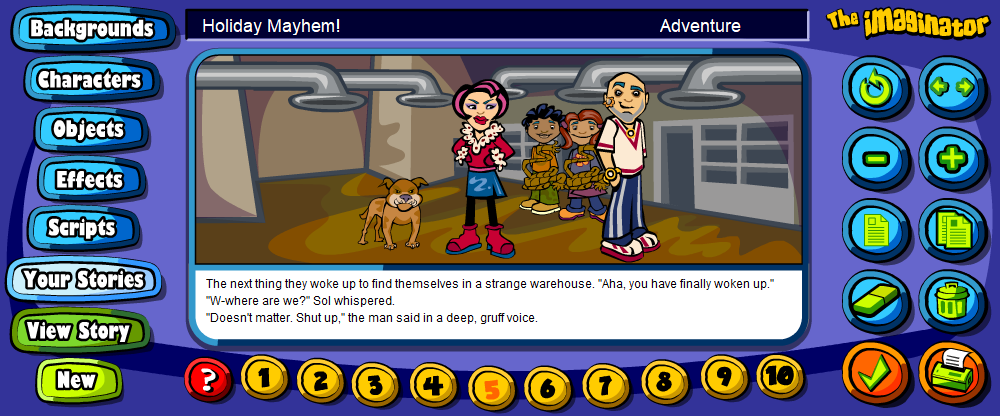This screenshot has height=416, width=1000.
Task: Open the Scripts menu
Action: coord(81,228)
